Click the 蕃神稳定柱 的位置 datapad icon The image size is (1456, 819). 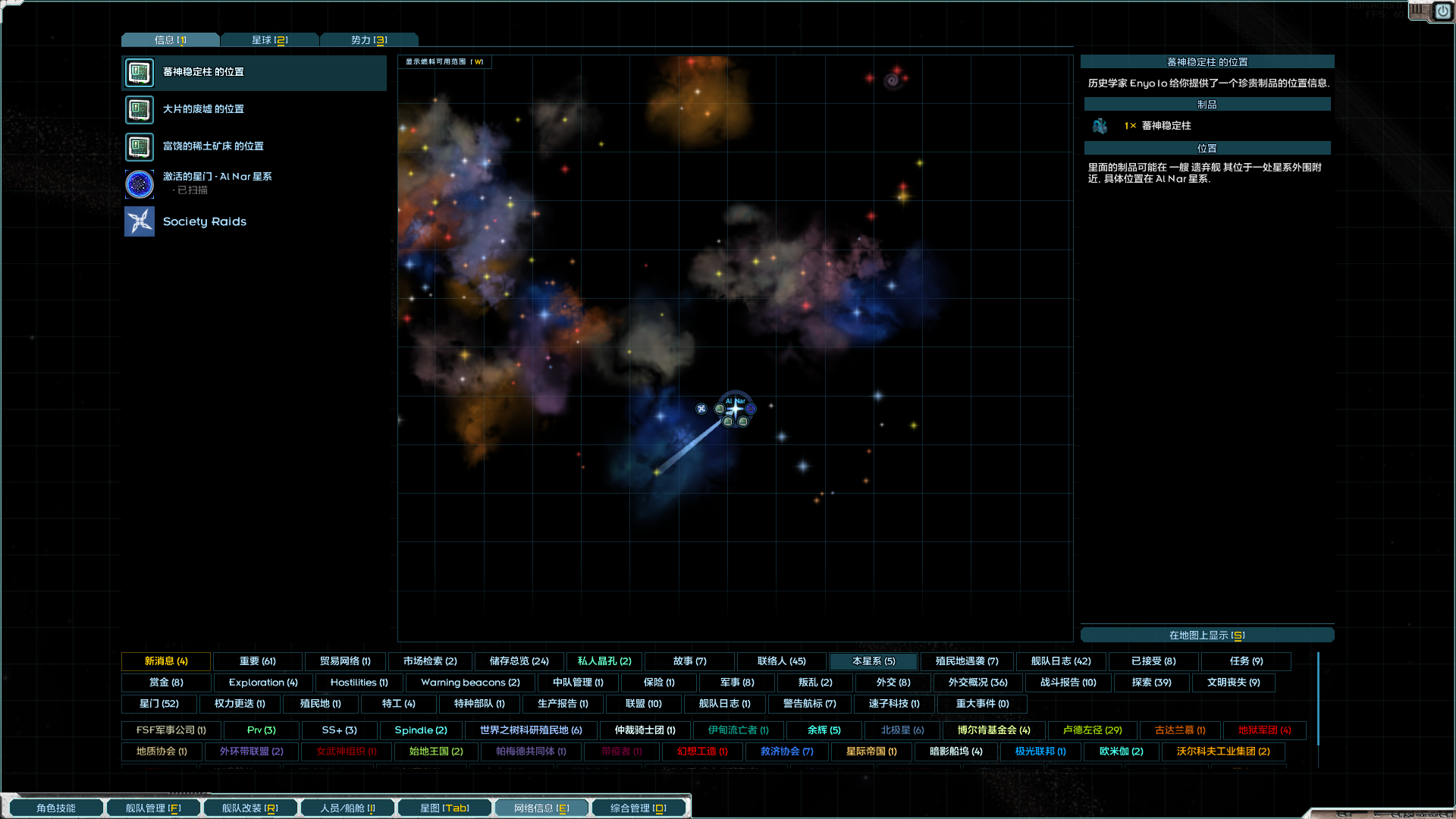tap(140, 73)
